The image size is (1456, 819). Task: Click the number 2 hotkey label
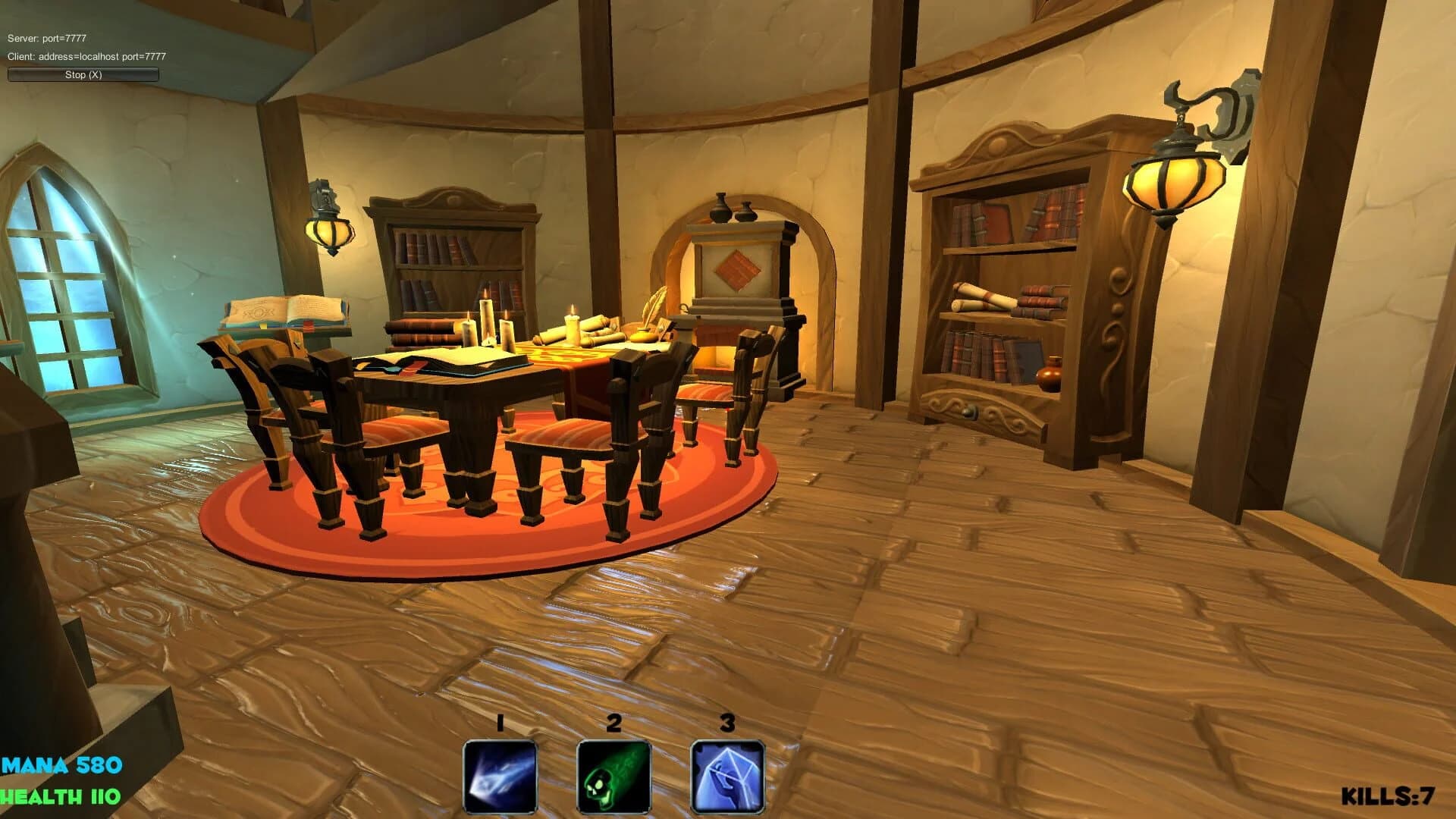pos(612,722)
